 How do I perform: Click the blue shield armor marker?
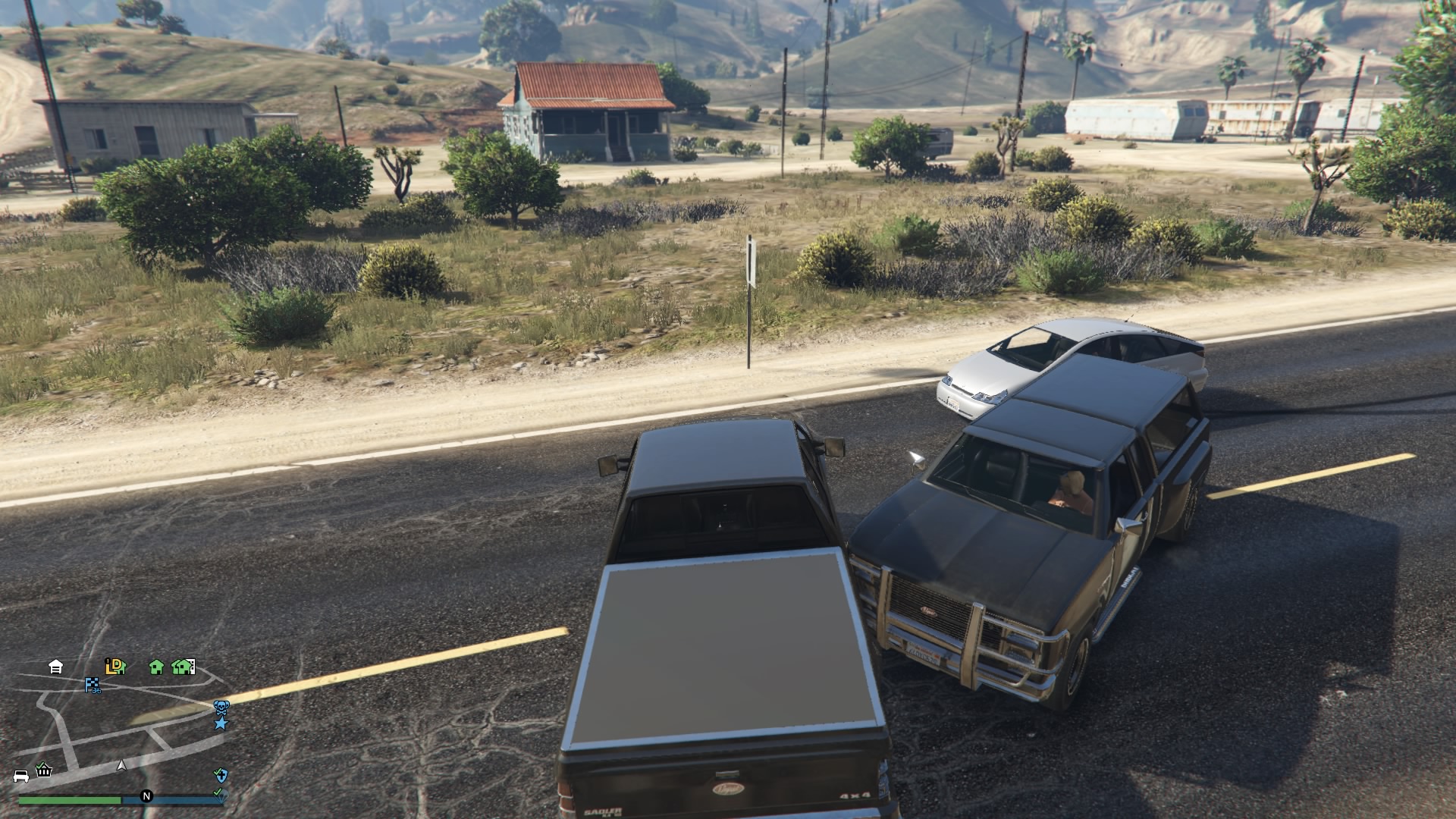pyautogui.click(x=220, y=775)
